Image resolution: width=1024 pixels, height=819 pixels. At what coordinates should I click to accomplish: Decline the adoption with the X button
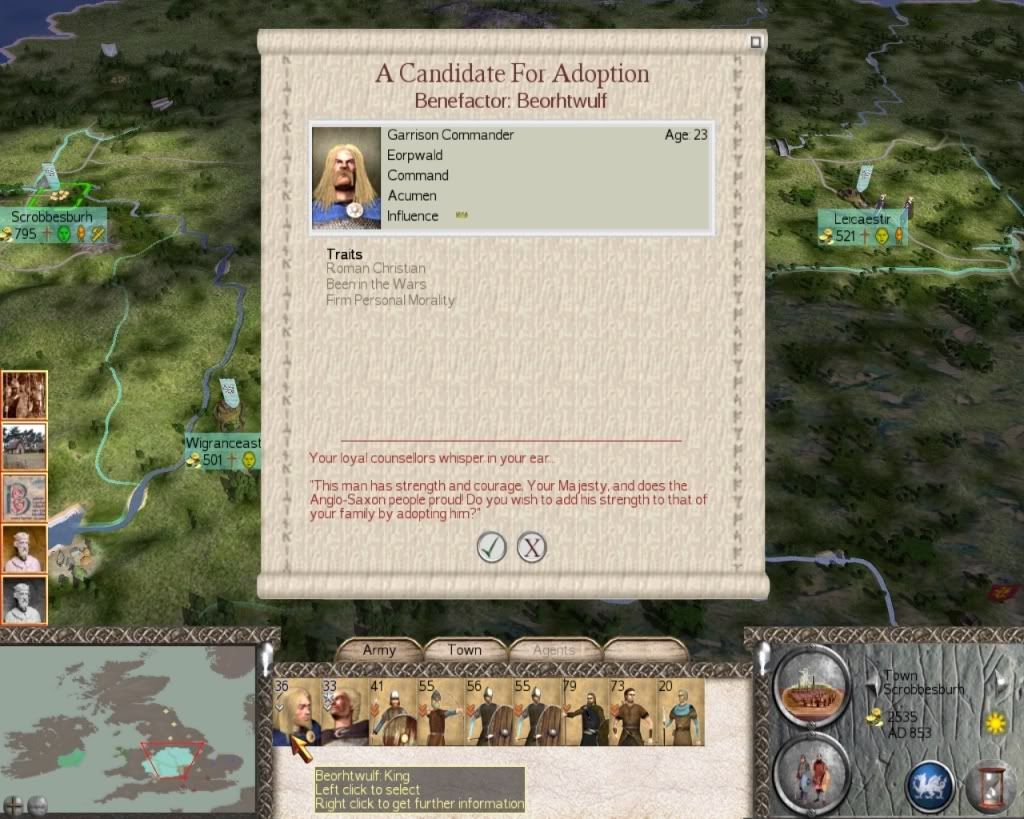pos(532,547)
